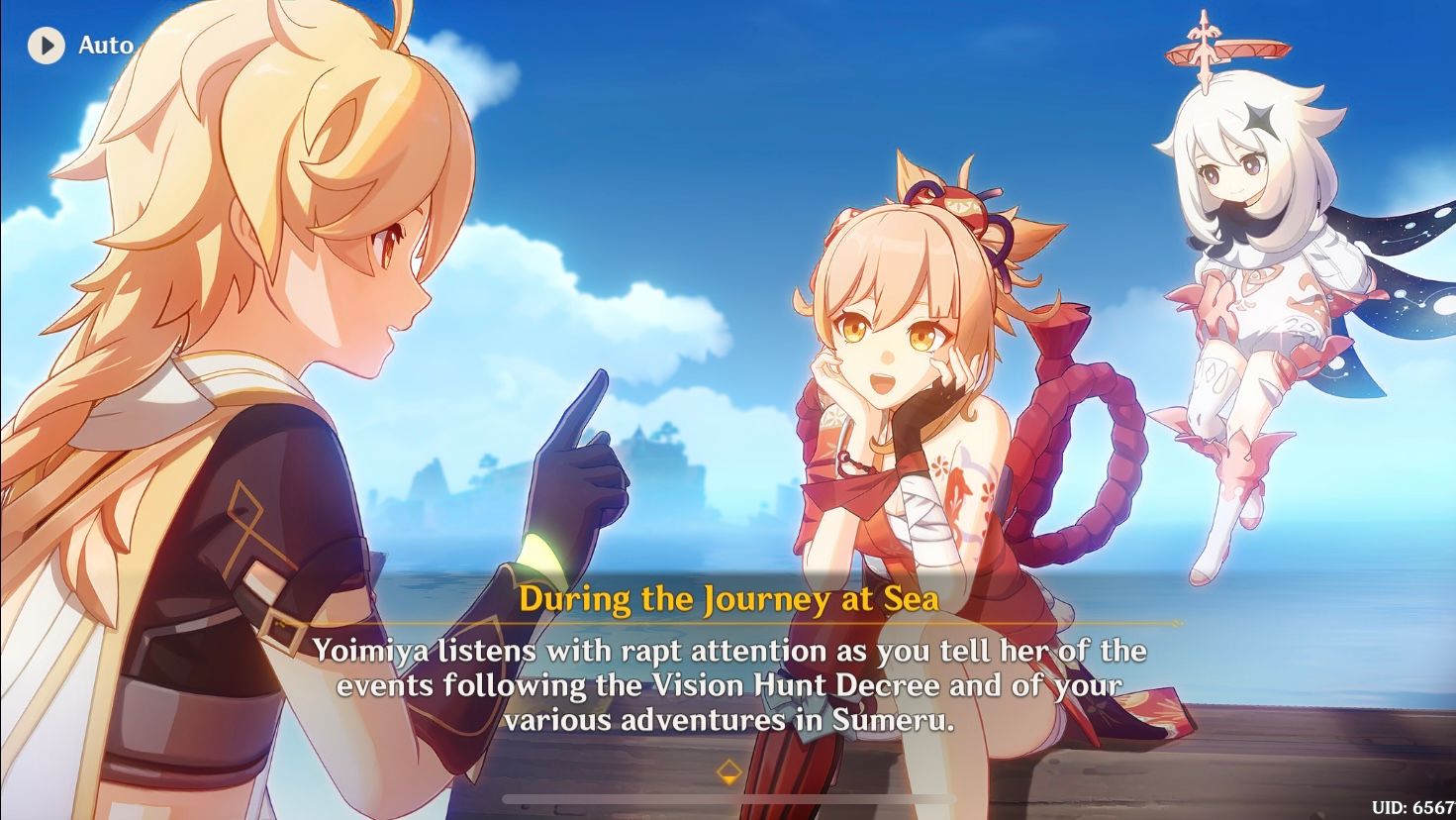Advance the dialogue by clicking the text

coord(729,683)
